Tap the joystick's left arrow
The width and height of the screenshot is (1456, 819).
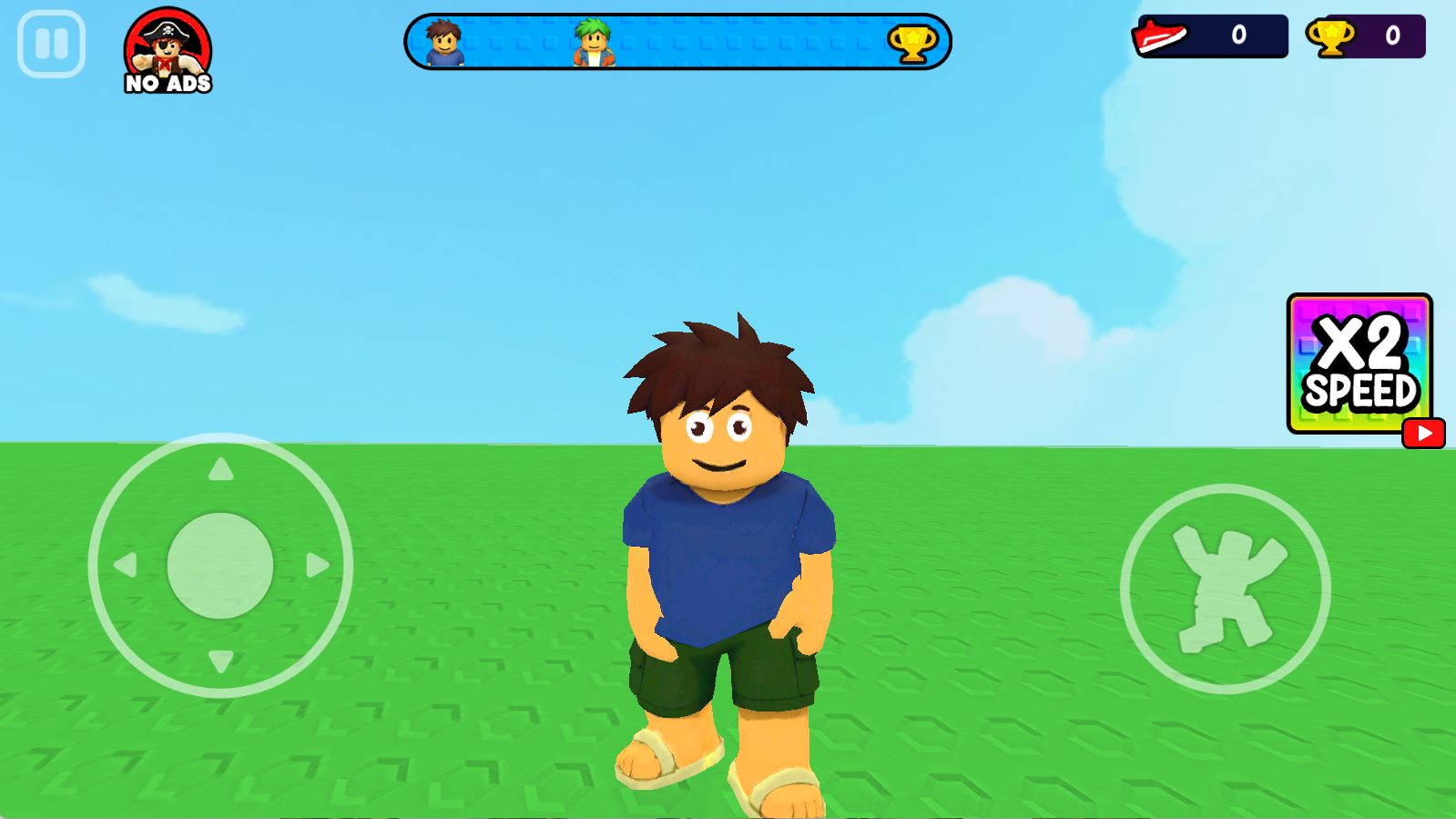pos(126,566)
